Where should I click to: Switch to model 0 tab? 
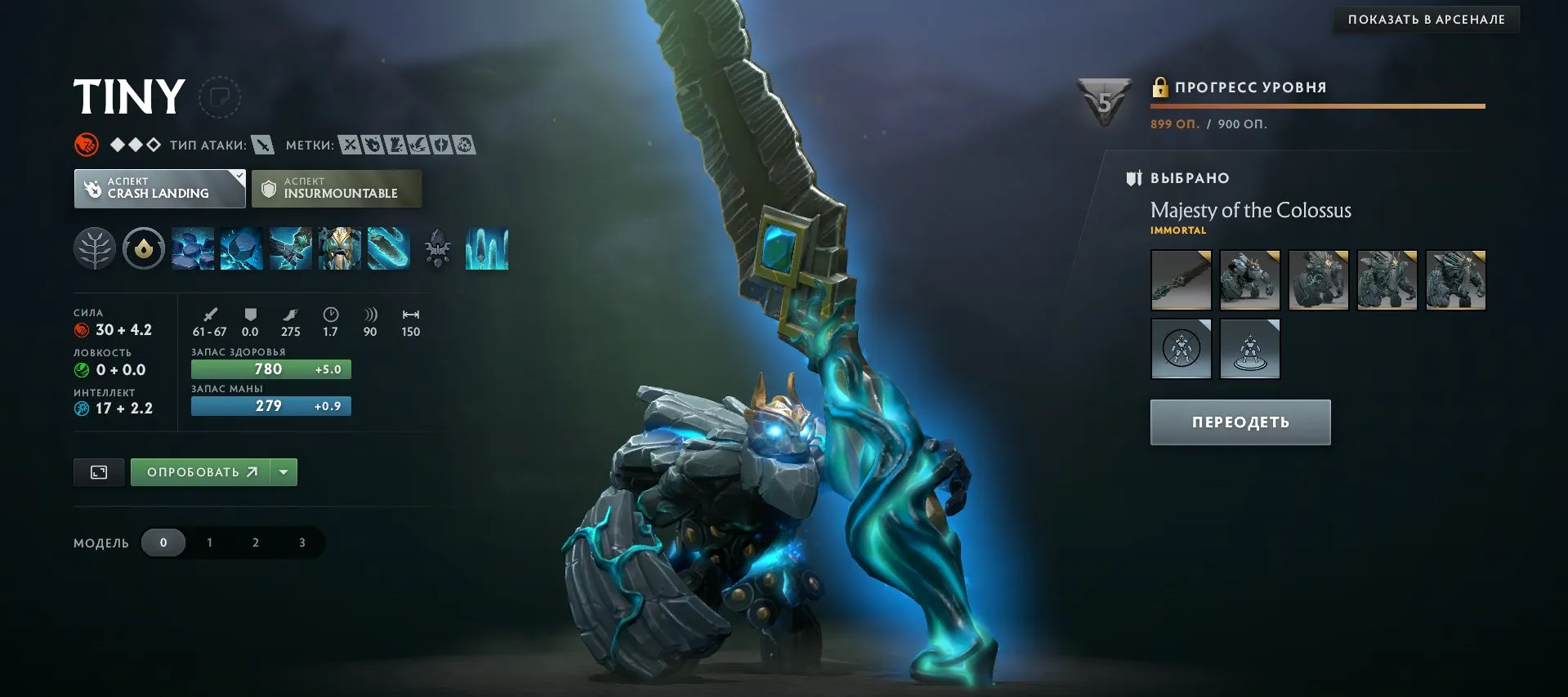pyautogui.click(x=163, y=542)
